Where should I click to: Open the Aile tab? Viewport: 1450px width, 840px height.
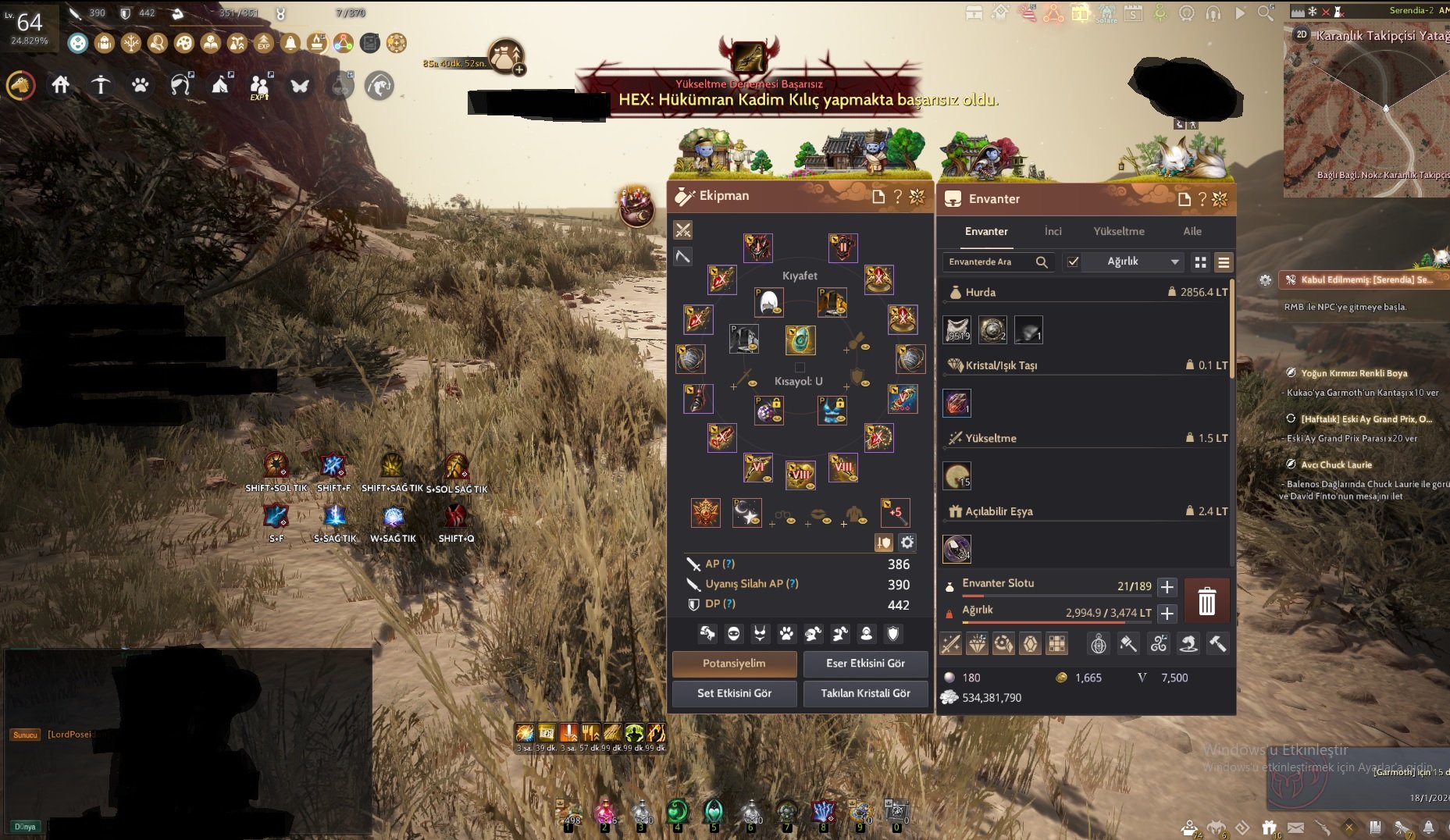pos(1192,231)
